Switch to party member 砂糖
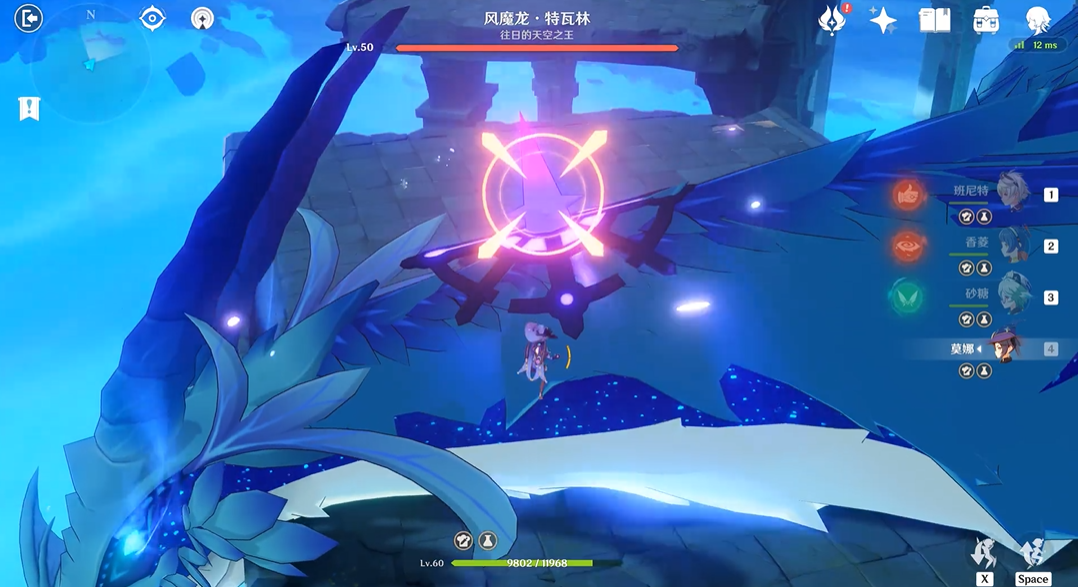Image resolution: width=1078 pixels, height=587 pixels. click(x=1005, y=297)
